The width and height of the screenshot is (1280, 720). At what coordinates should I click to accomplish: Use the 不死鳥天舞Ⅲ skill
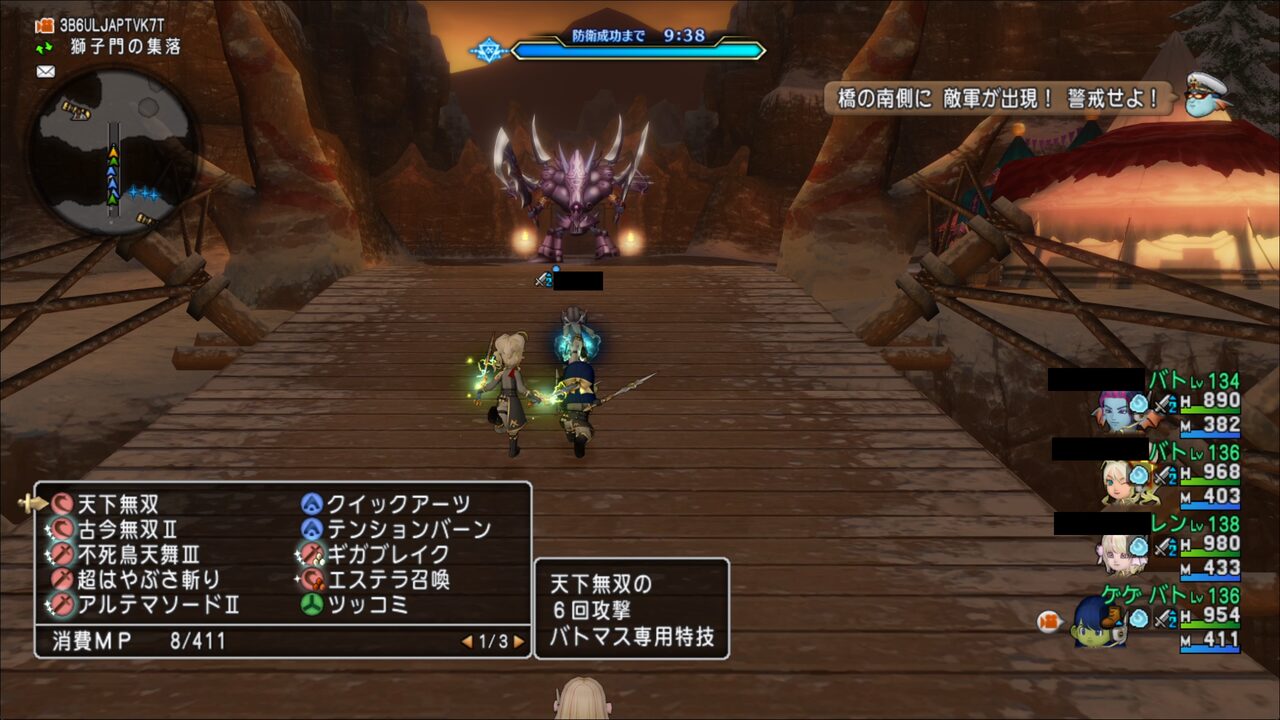[139, 554]
